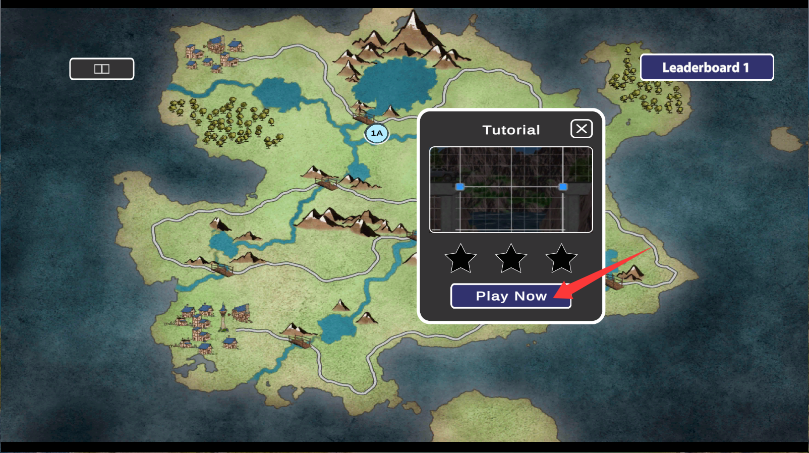Viewport: 809px width, 453px height.
Task: Start the Tutorial with Play Now
Action: coord(510,296)
